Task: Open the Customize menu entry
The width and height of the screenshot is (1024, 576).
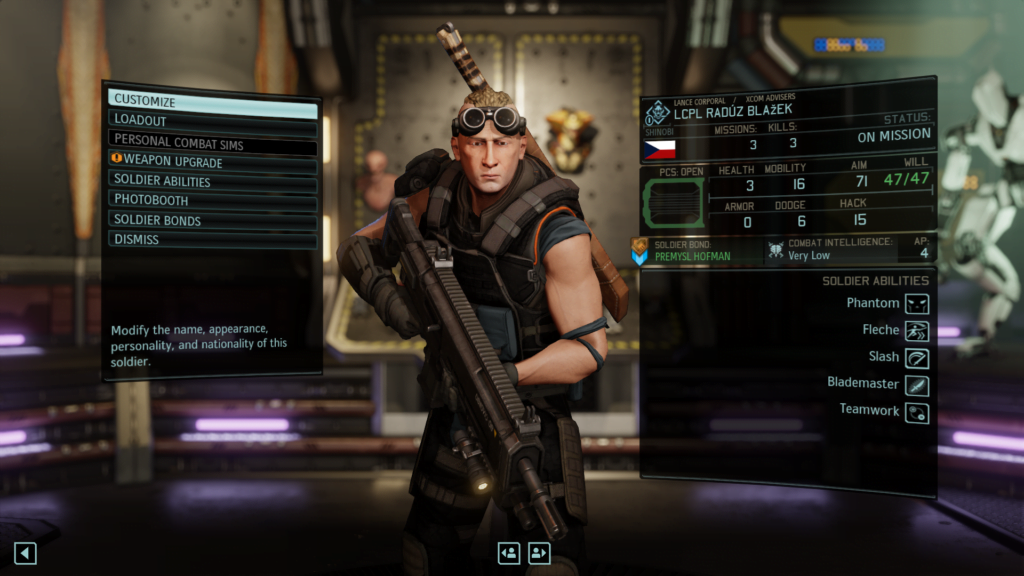Action: coord(212,101)
